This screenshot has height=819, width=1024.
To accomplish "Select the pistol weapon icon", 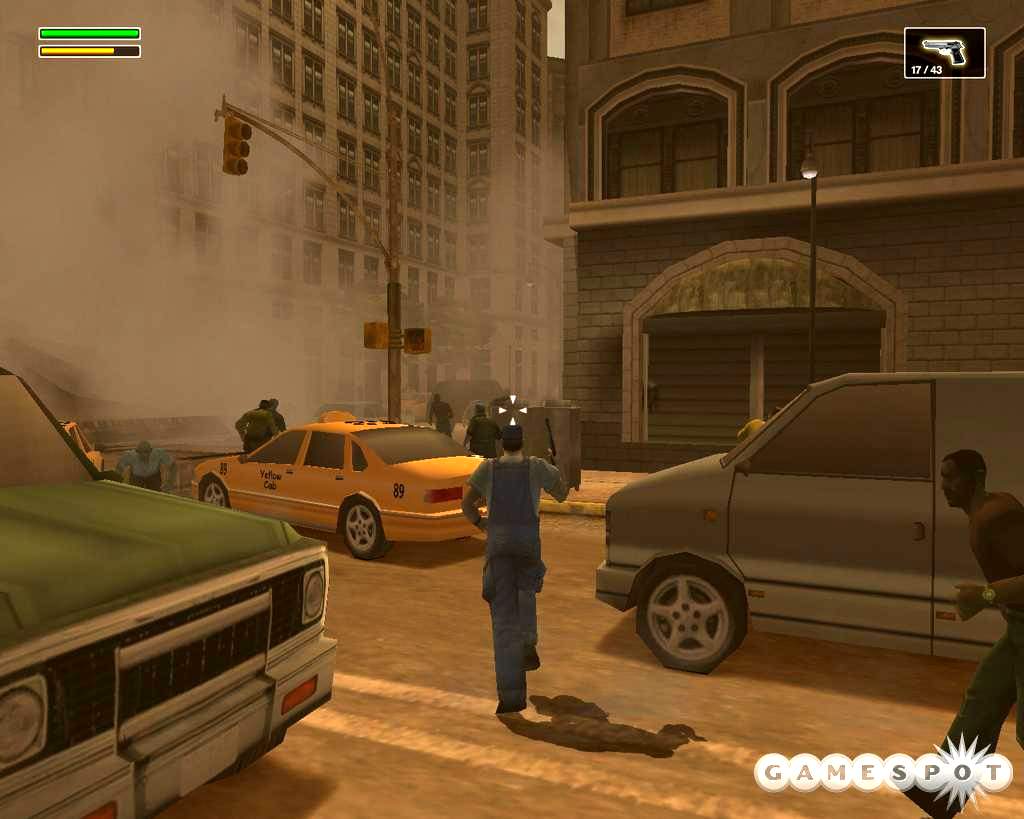I will point(944,50).
